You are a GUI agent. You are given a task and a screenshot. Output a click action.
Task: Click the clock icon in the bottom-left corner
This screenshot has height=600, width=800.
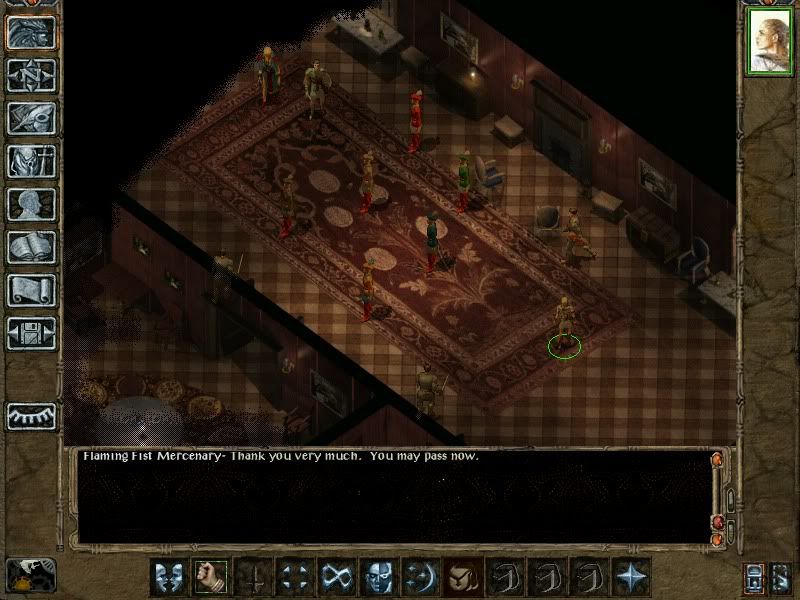coord(30,574)
